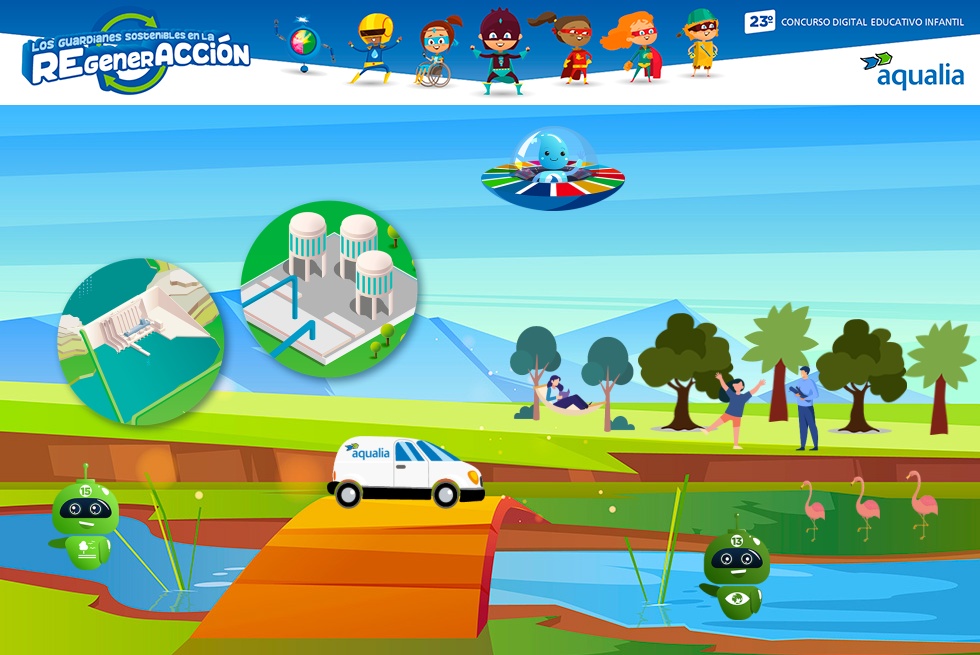Open the aqualia logo link in header
This screenshot has height=655, width=980.
[912, 70]
